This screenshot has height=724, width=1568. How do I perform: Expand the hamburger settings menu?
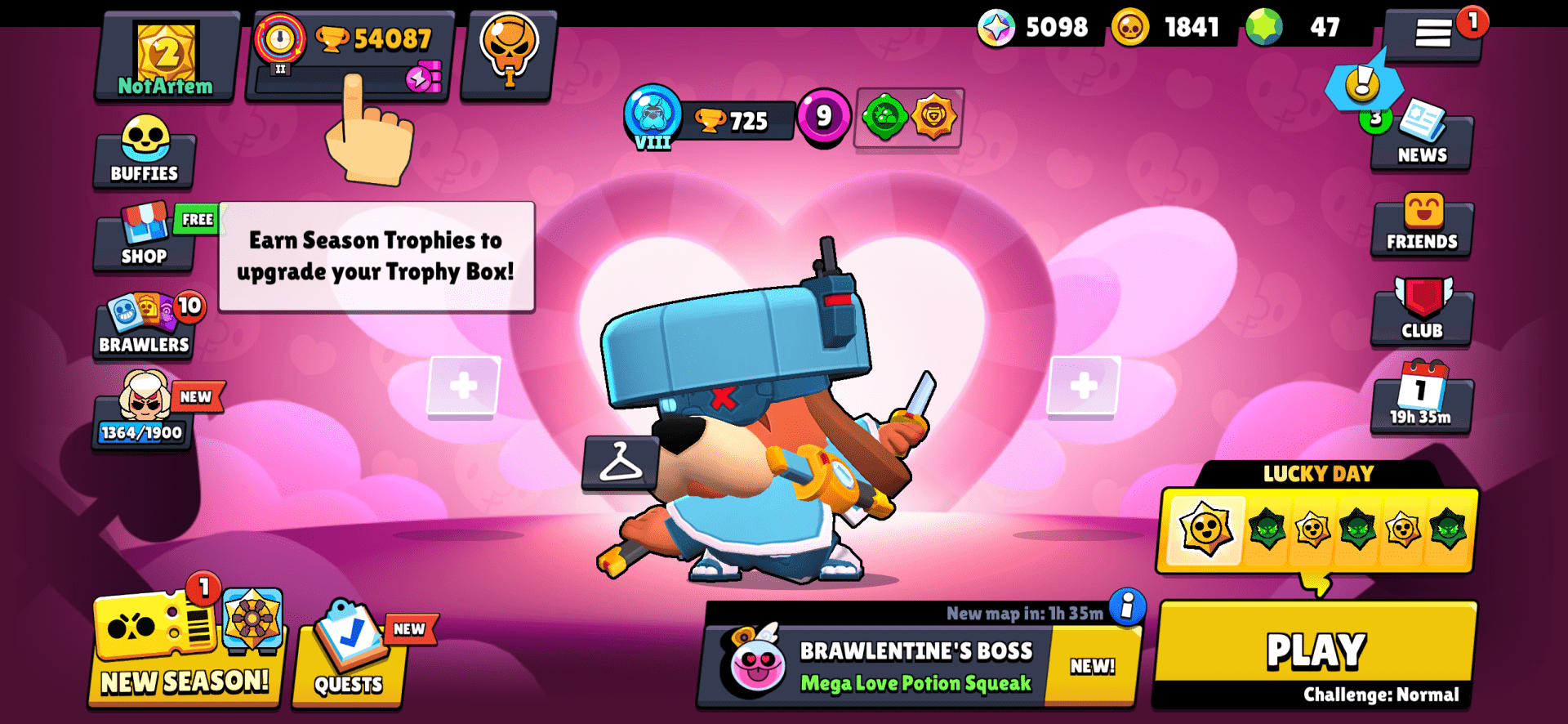1435,34
